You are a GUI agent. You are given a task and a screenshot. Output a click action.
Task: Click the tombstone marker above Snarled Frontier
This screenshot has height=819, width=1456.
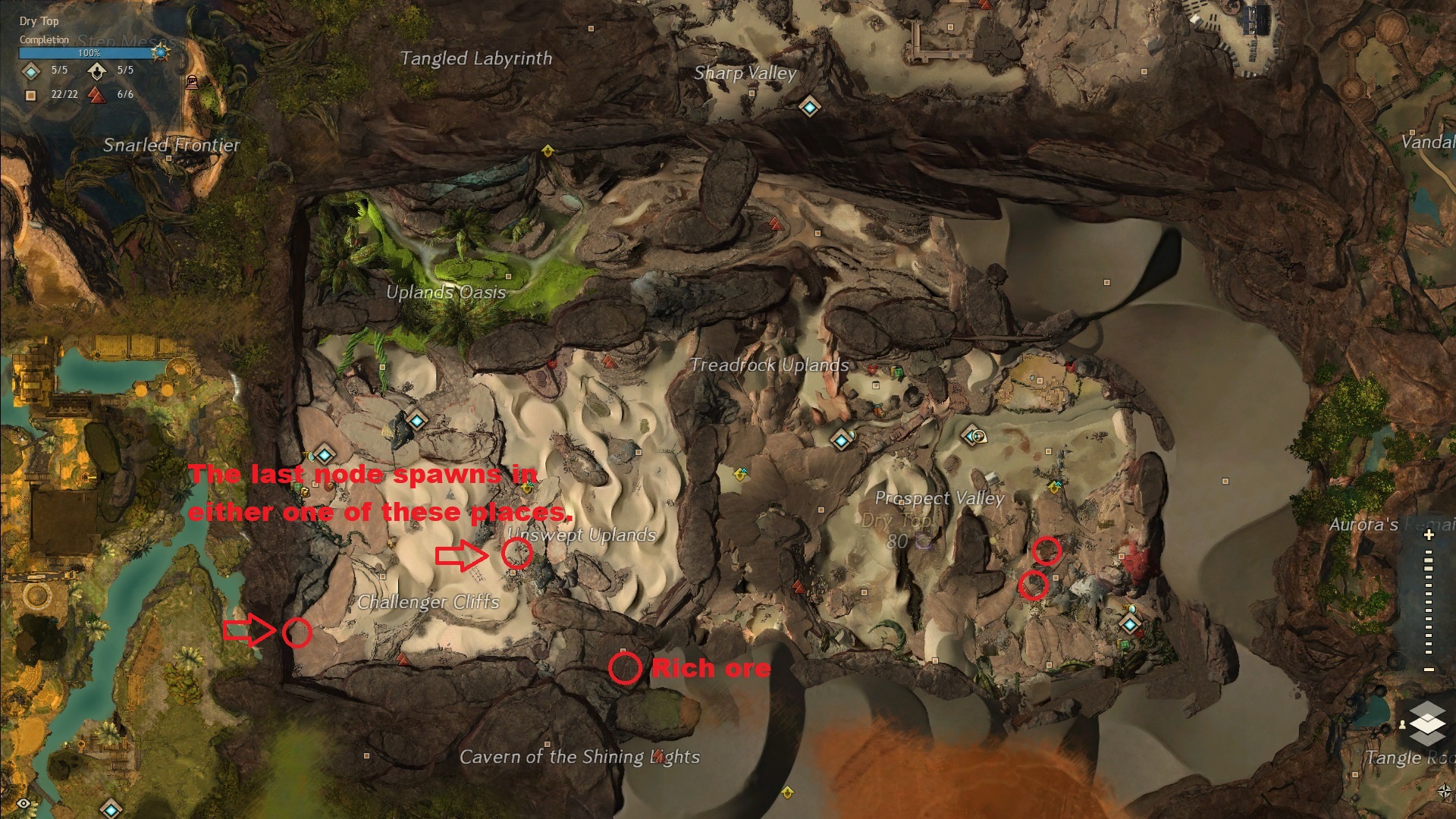tap(192, 83)
